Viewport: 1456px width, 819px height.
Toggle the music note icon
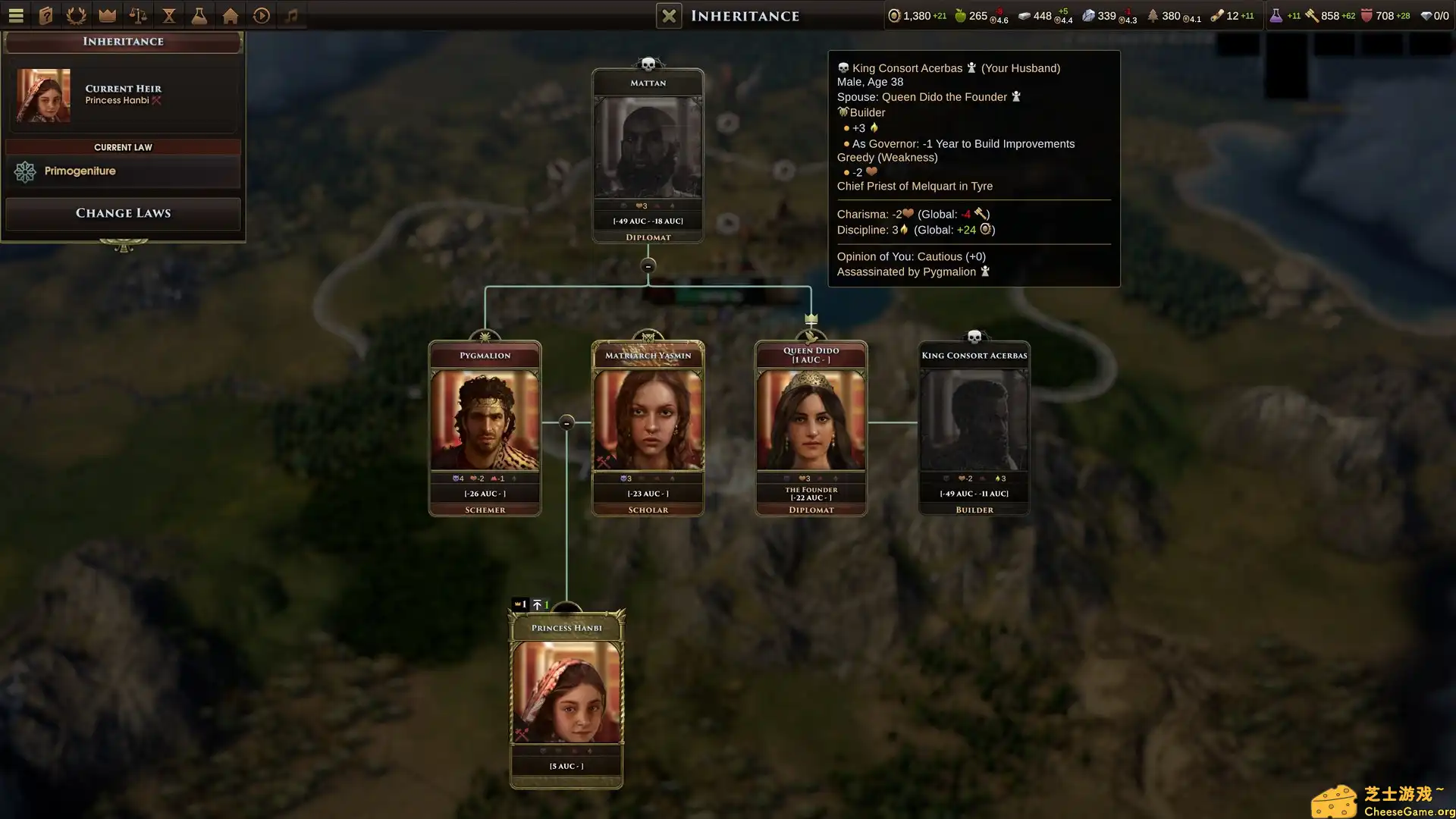pos(292,15)
